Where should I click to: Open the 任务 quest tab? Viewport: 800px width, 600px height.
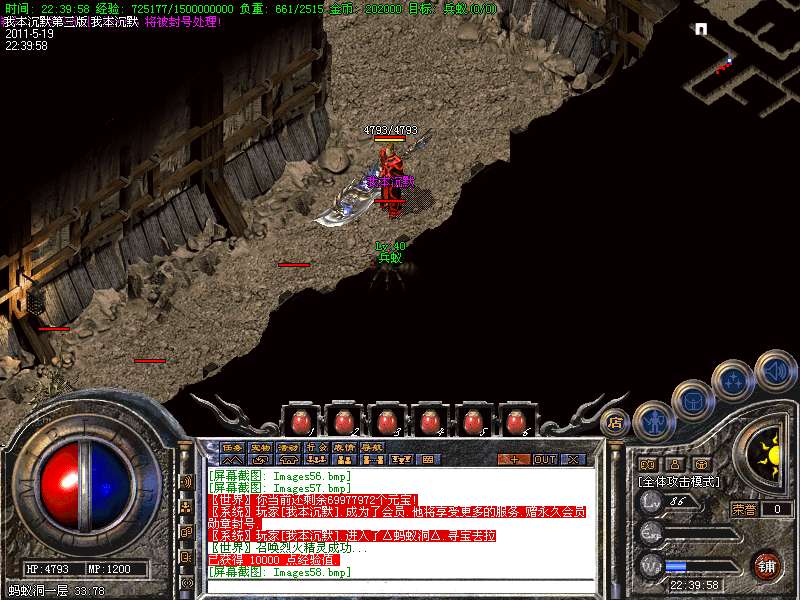coord(232,447)
